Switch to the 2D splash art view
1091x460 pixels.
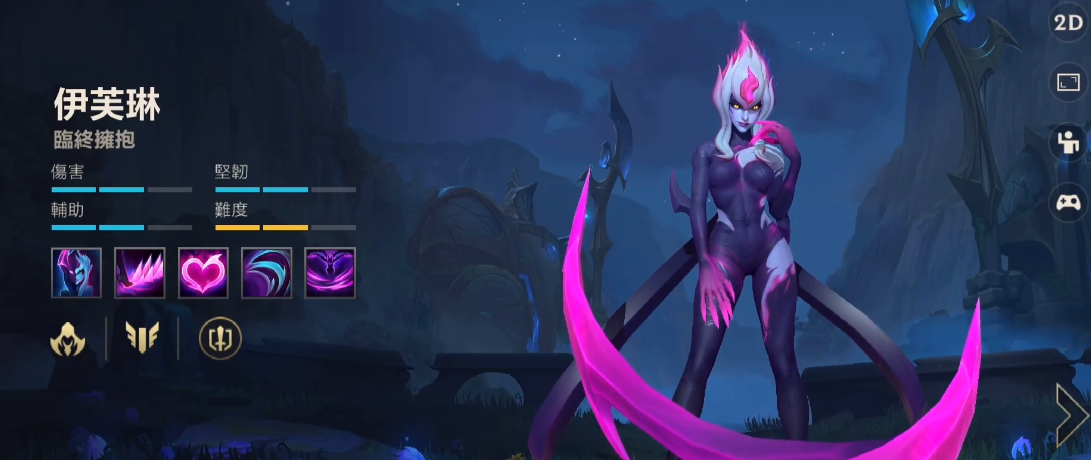click(x=1069, y=22)
